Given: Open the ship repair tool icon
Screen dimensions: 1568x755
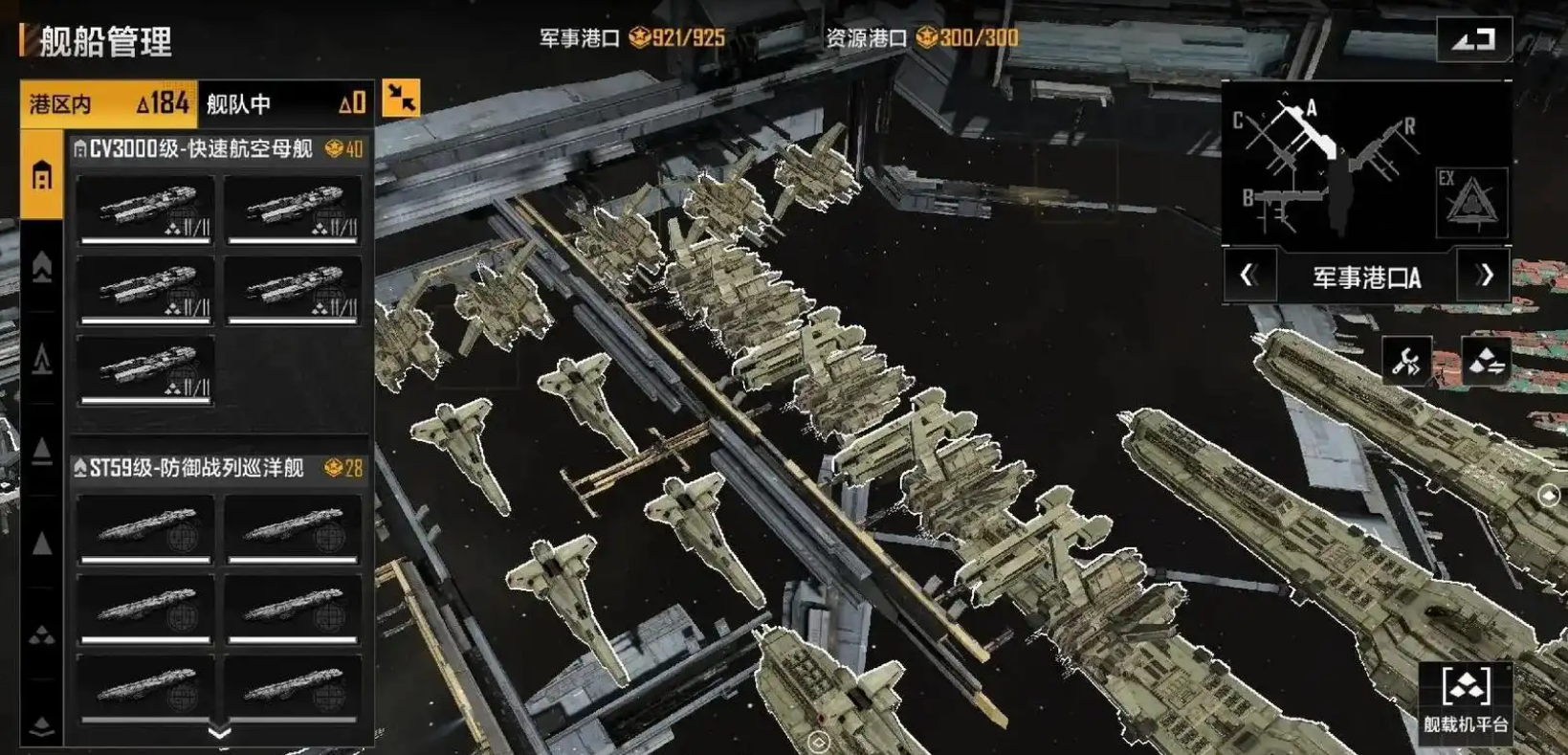Looking at the screenshot, I should (x=1405, y=361).
